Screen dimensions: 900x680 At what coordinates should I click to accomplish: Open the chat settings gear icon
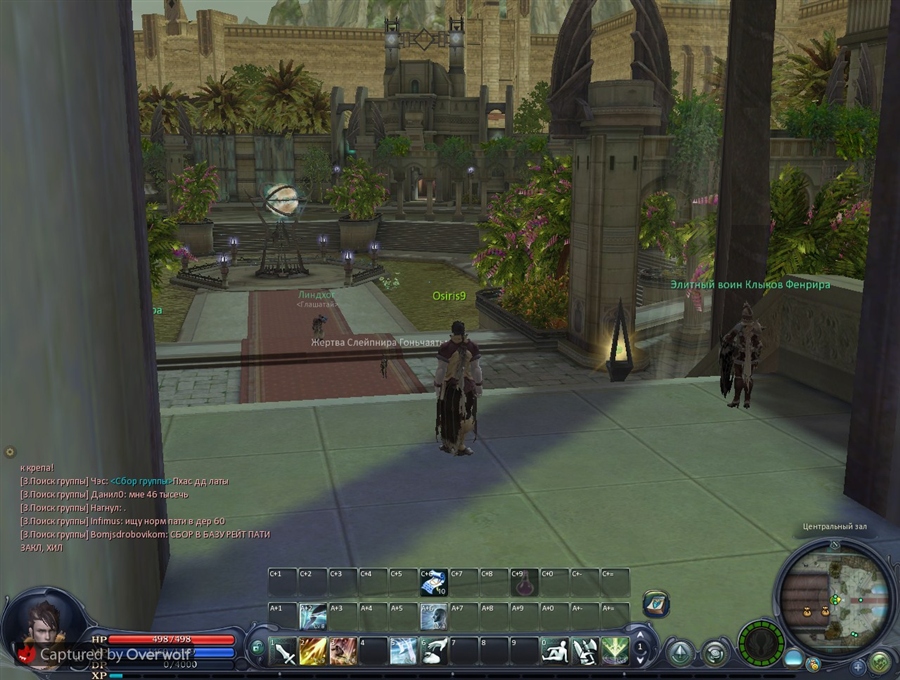[10, 453]
